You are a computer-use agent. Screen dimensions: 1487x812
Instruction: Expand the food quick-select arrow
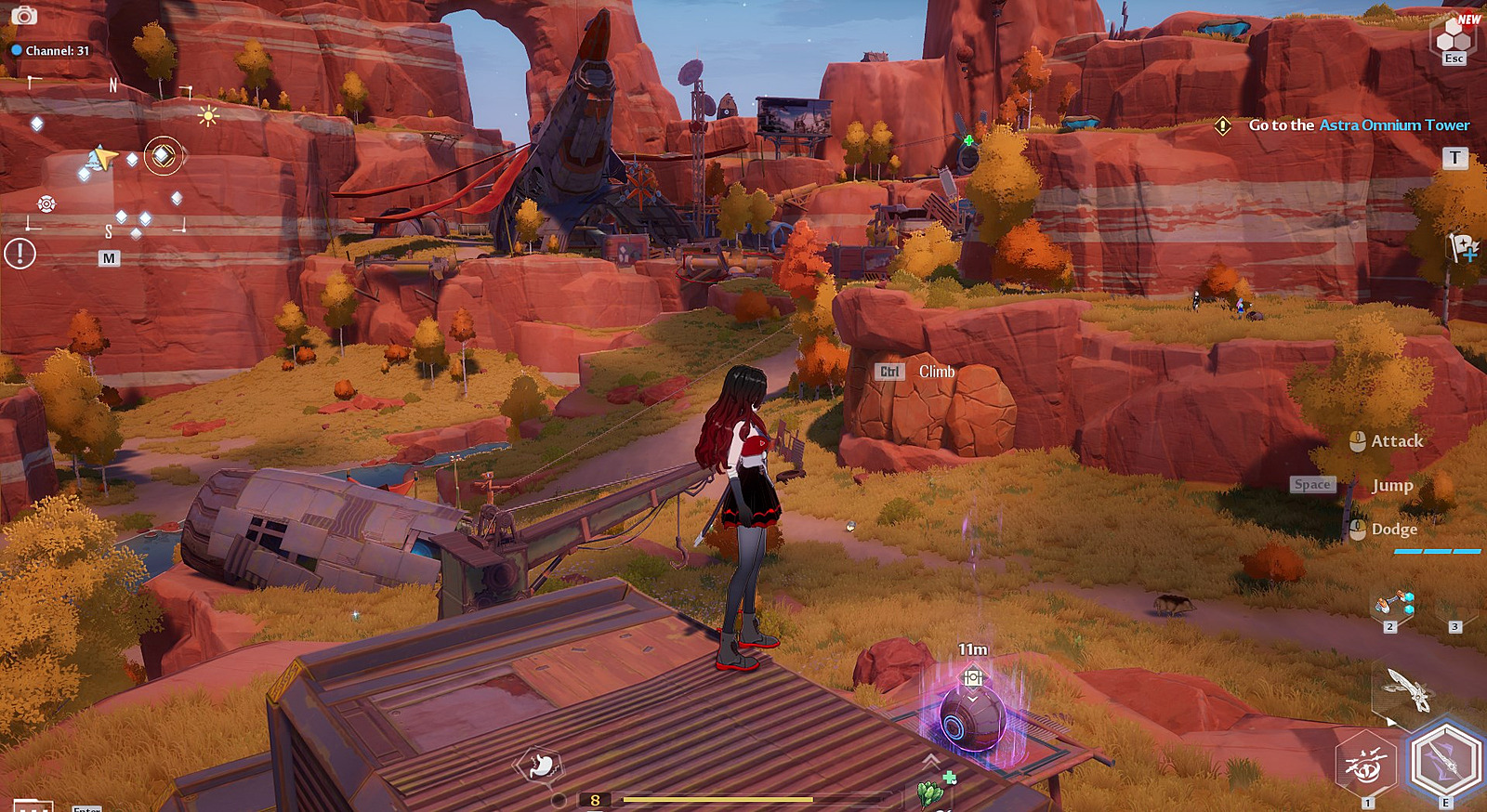(930, 761)
